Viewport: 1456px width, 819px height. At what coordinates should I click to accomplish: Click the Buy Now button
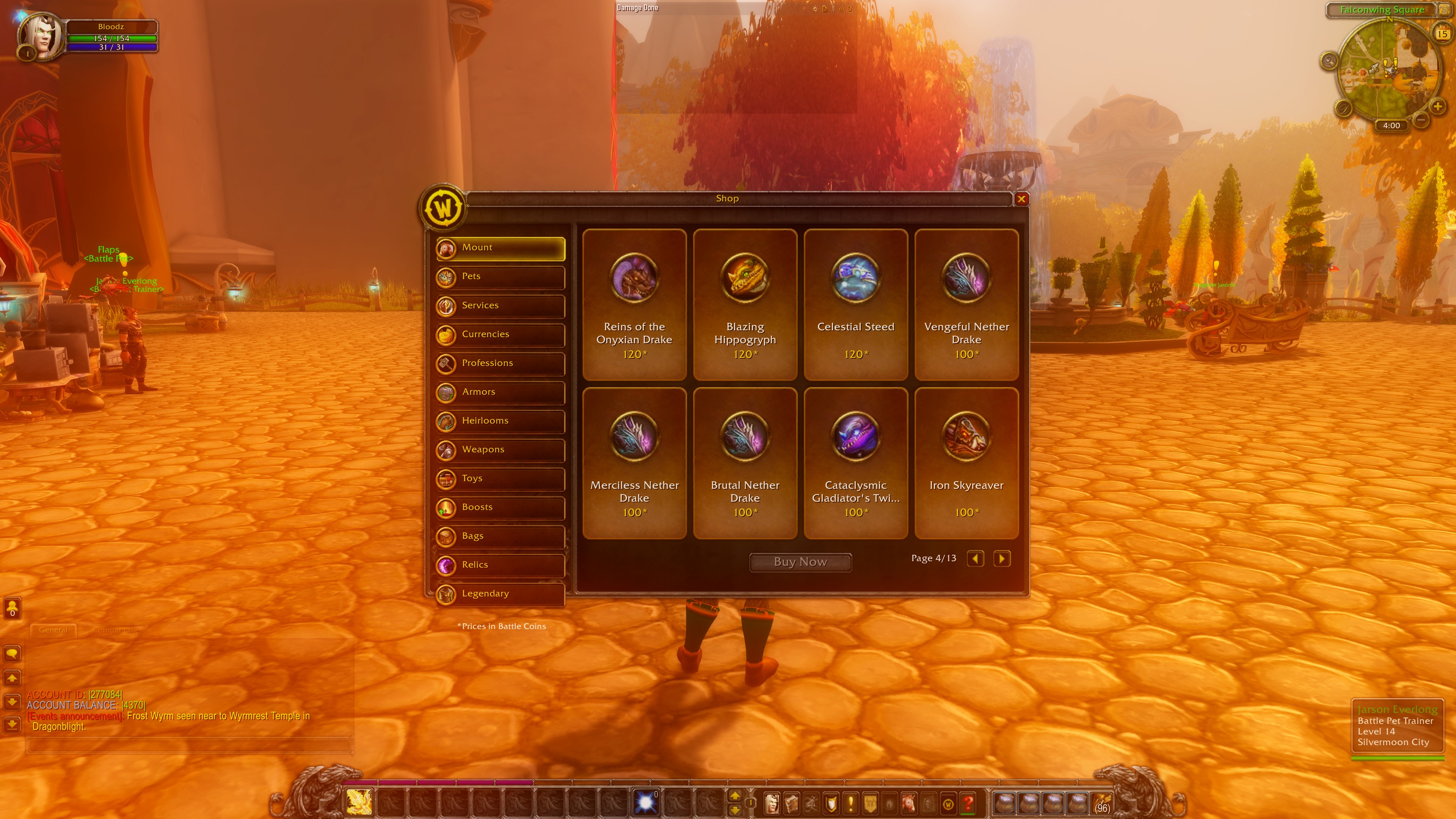coord(800,562)
